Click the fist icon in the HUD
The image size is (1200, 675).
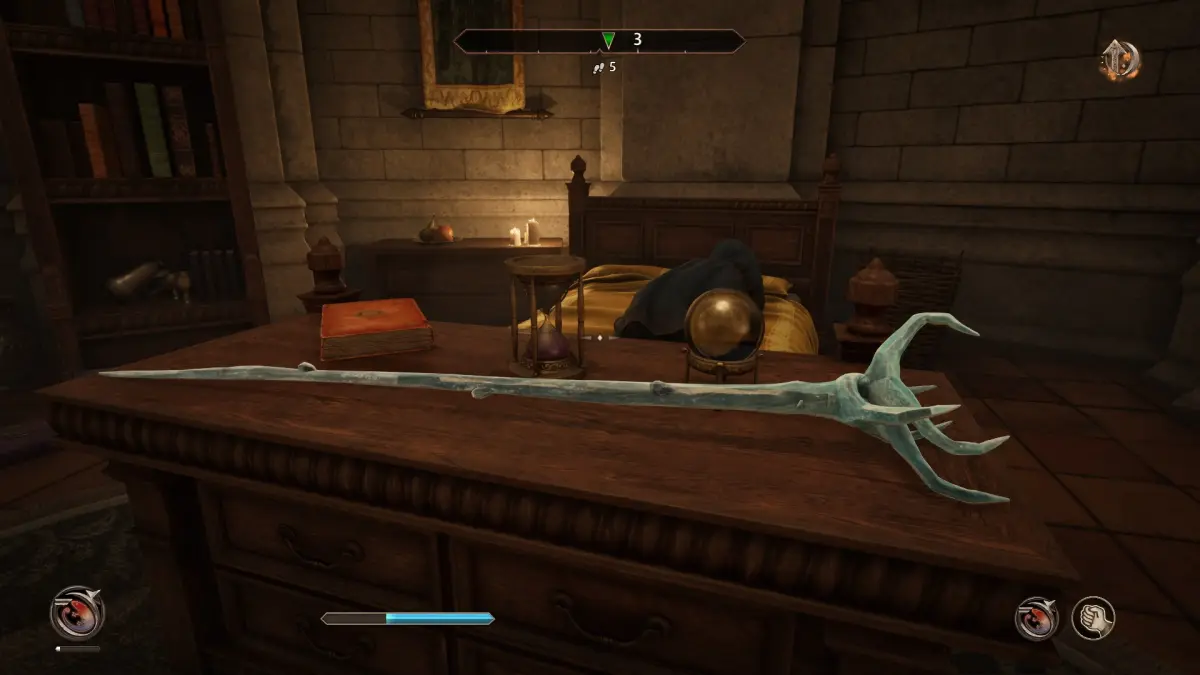pos(1093,617)
